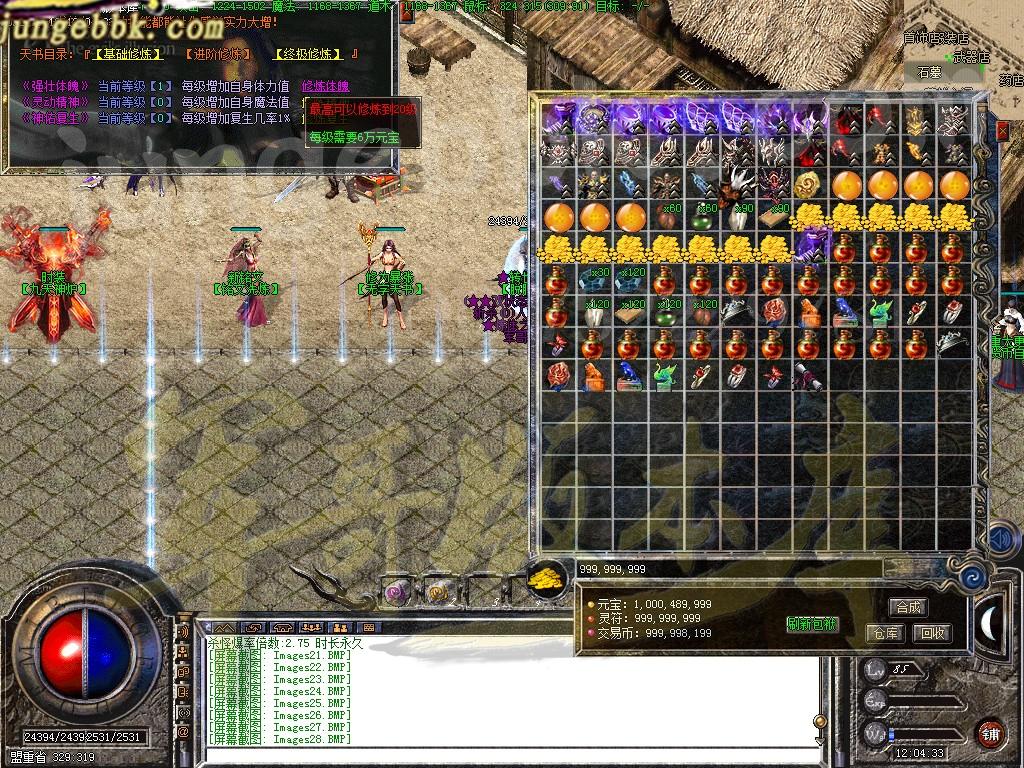1024x768 pixels.
Task: Open the 终极修炼 section
Action: pos(308,53)
